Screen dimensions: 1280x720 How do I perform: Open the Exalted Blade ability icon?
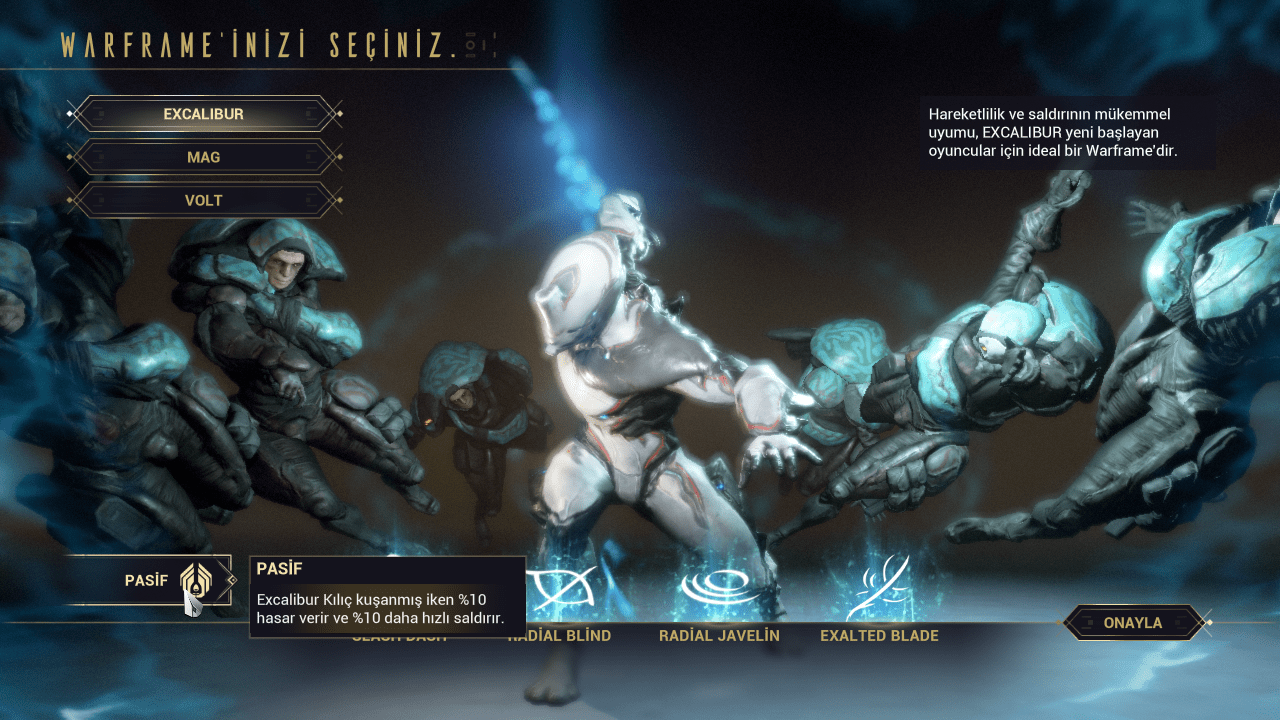pos(879,590)
